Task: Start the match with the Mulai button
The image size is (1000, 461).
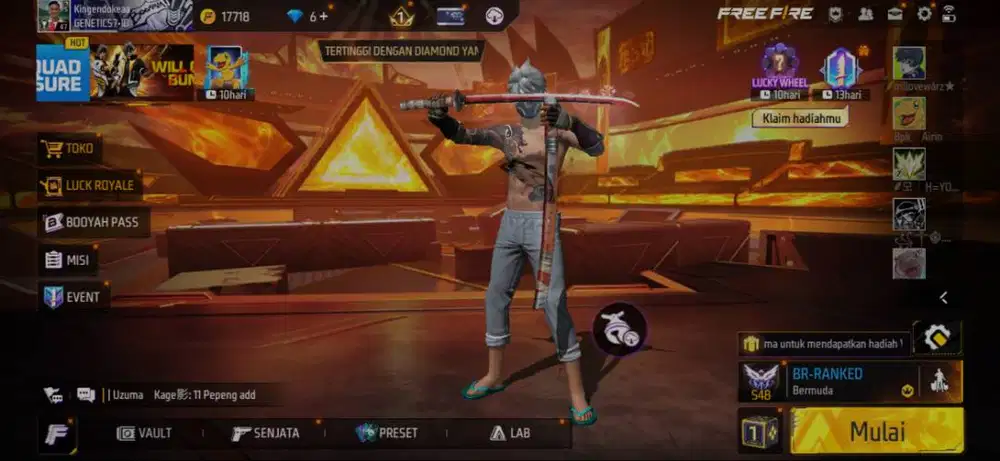Action: (x=877, y=431)
